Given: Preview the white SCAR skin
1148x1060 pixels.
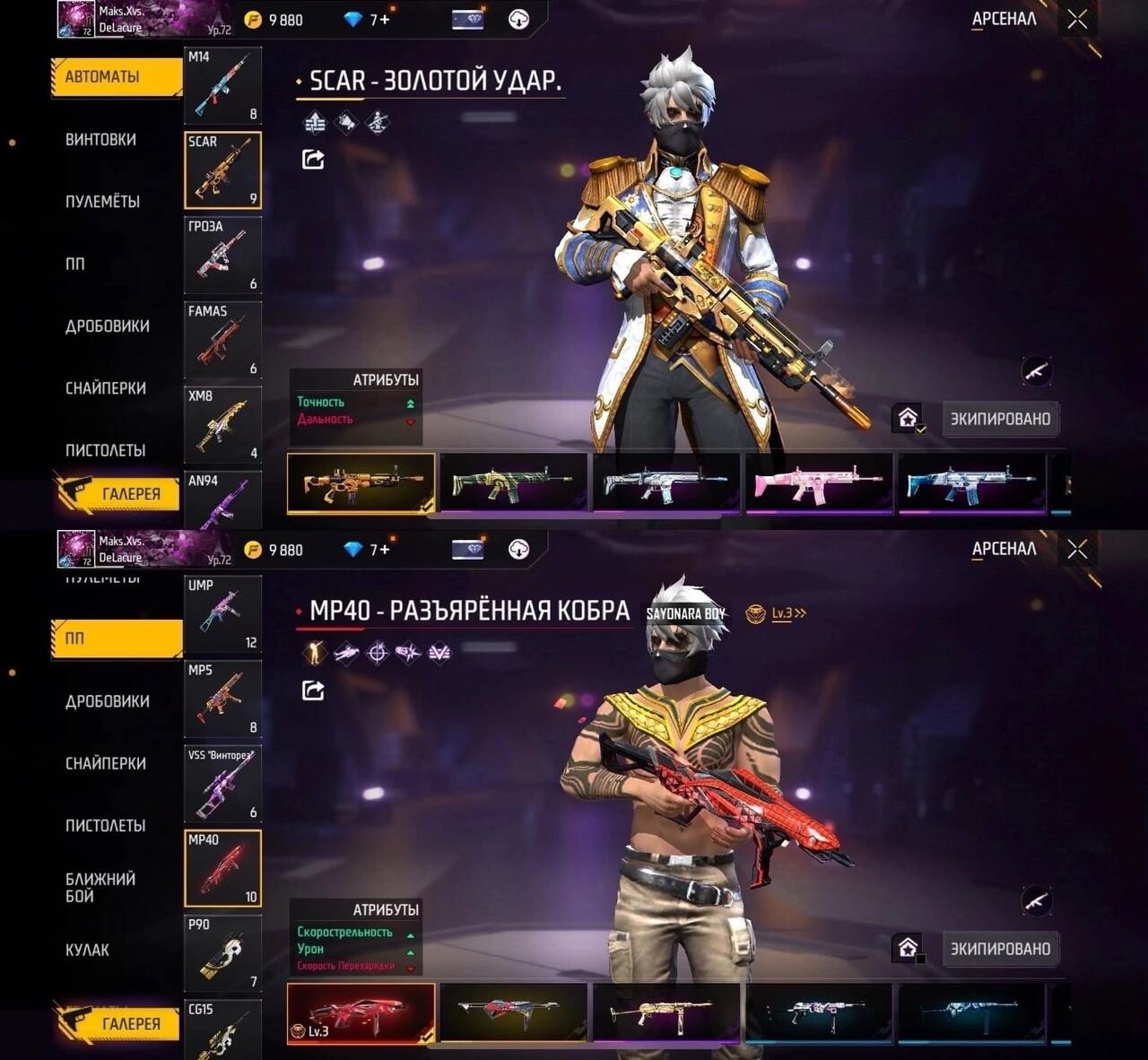Looking at the screenshot, I should [x=666, y=484].
